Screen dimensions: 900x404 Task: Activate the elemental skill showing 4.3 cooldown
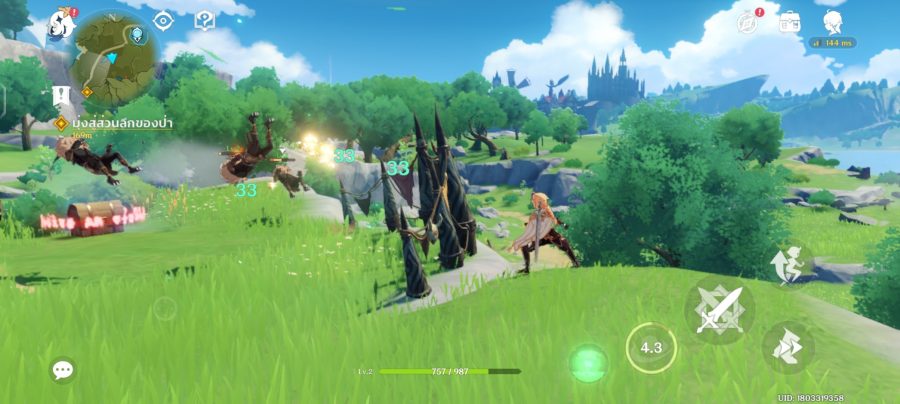[x=651, y=348]
